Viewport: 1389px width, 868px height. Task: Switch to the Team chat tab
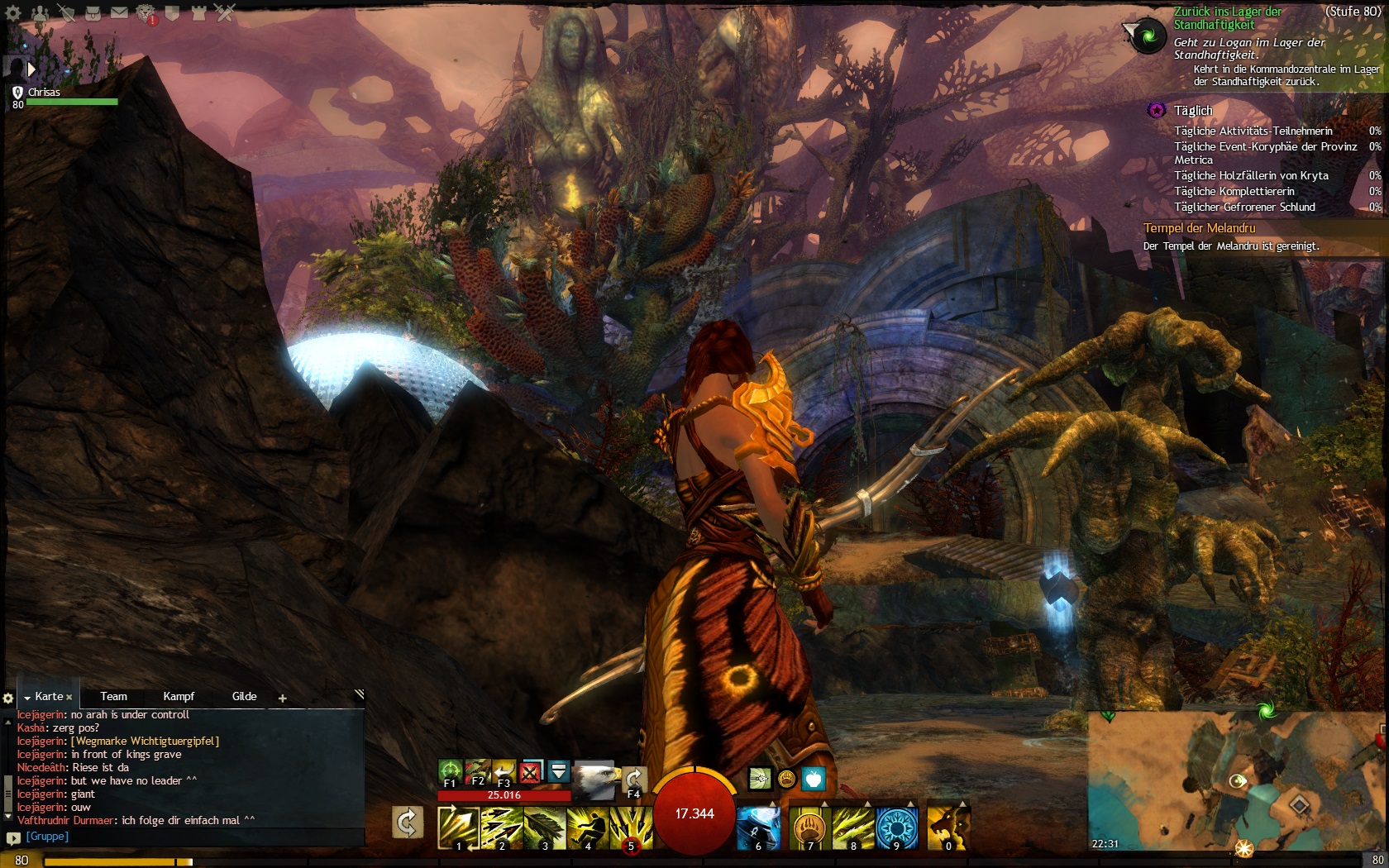[113, 697]
